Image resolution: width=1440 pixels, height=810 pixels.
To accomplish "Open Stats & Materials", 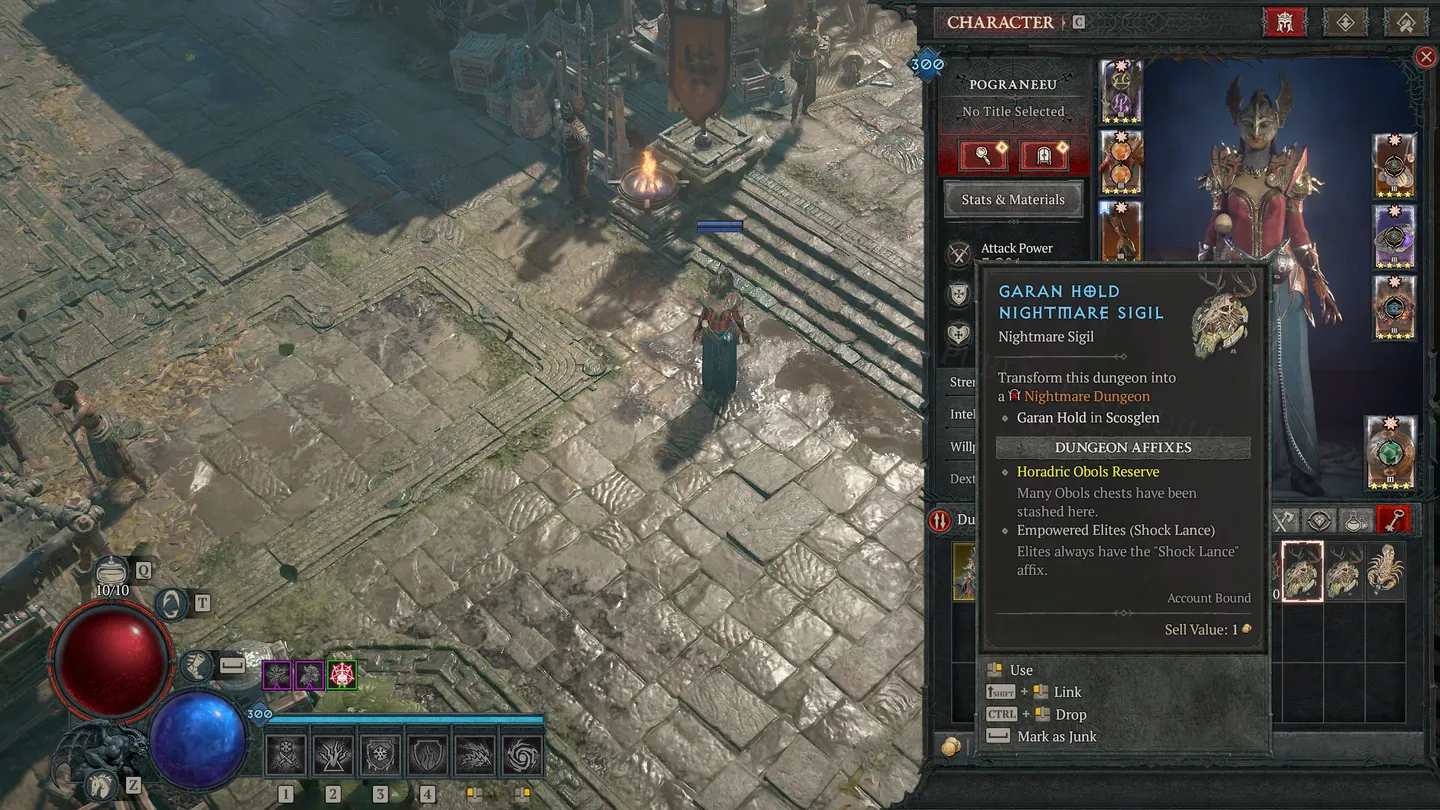I will tap(1013, 199).
